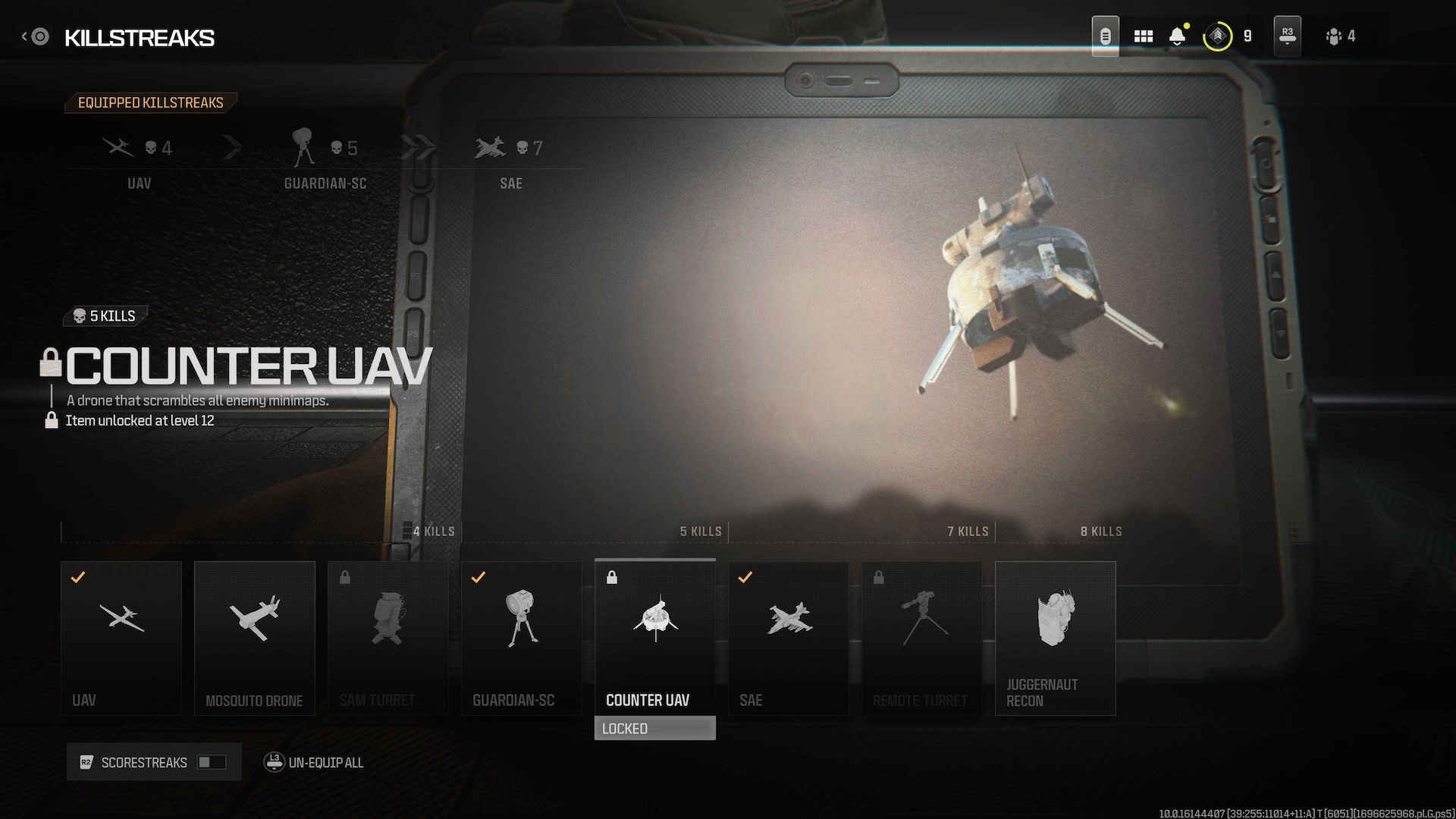Select the Mosquito Drone killstreak
Image resolution: width=1456 pixels, height=819 pixels.
[x=254, y=637]
